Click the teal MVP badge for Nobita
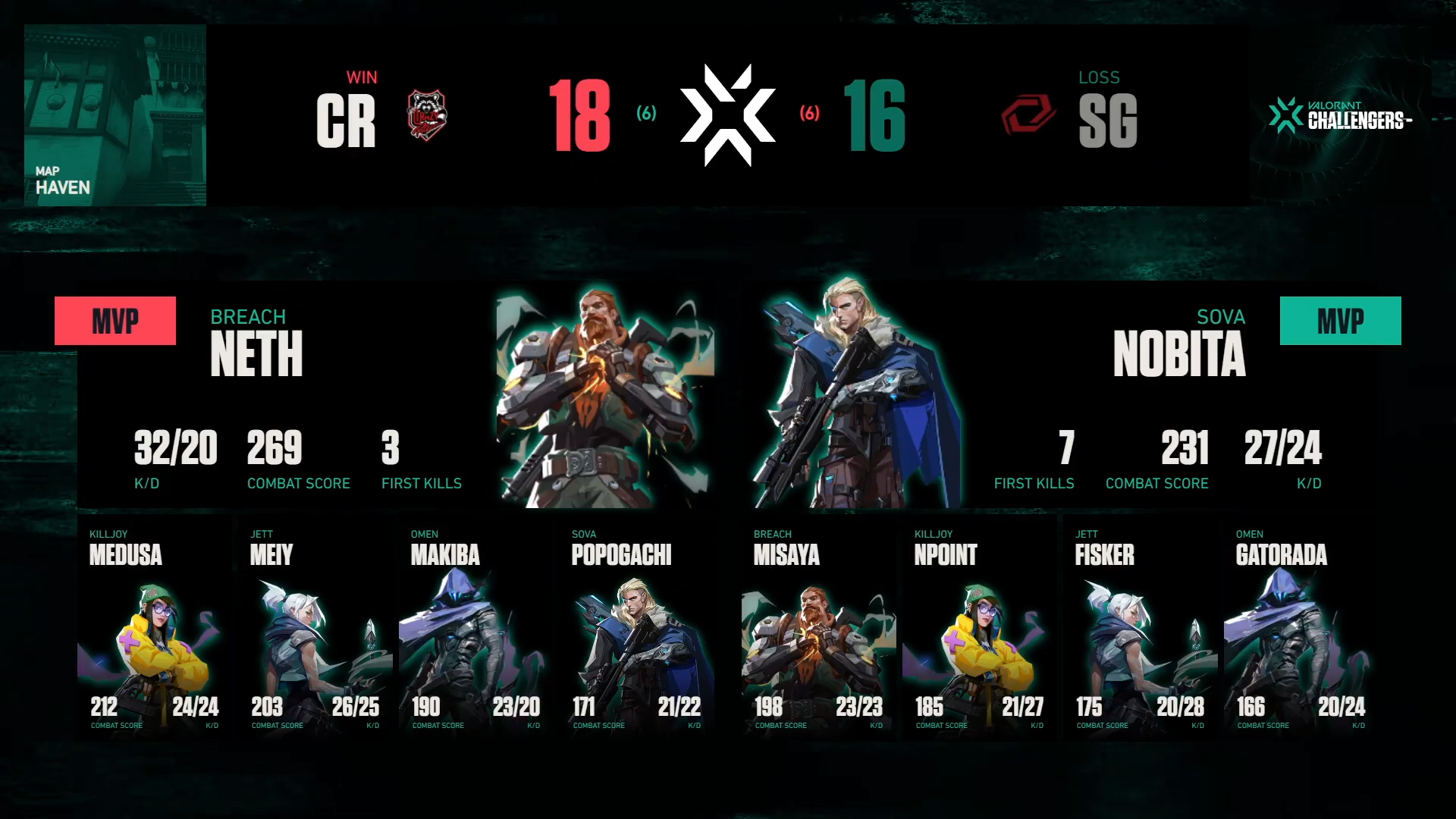The image size is (1456, 819). click(x=1340, y=321)
